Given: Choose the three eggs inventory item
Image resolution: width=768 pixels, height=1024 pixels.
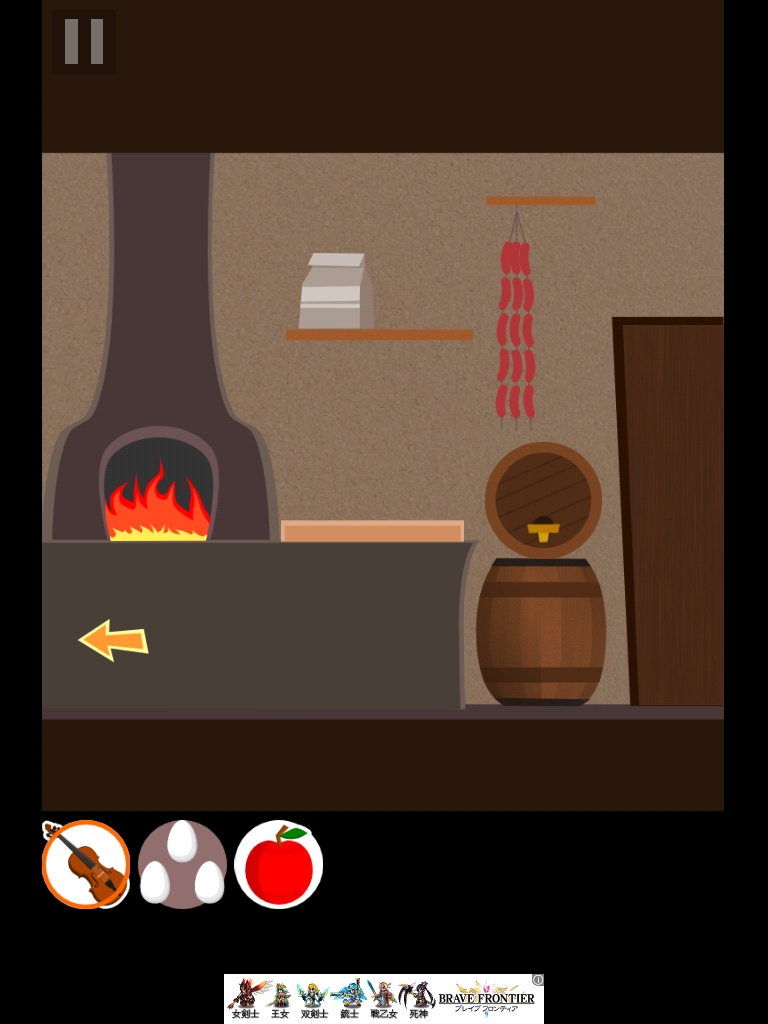Looking at the screenshot, I should [x=182, y=864].
